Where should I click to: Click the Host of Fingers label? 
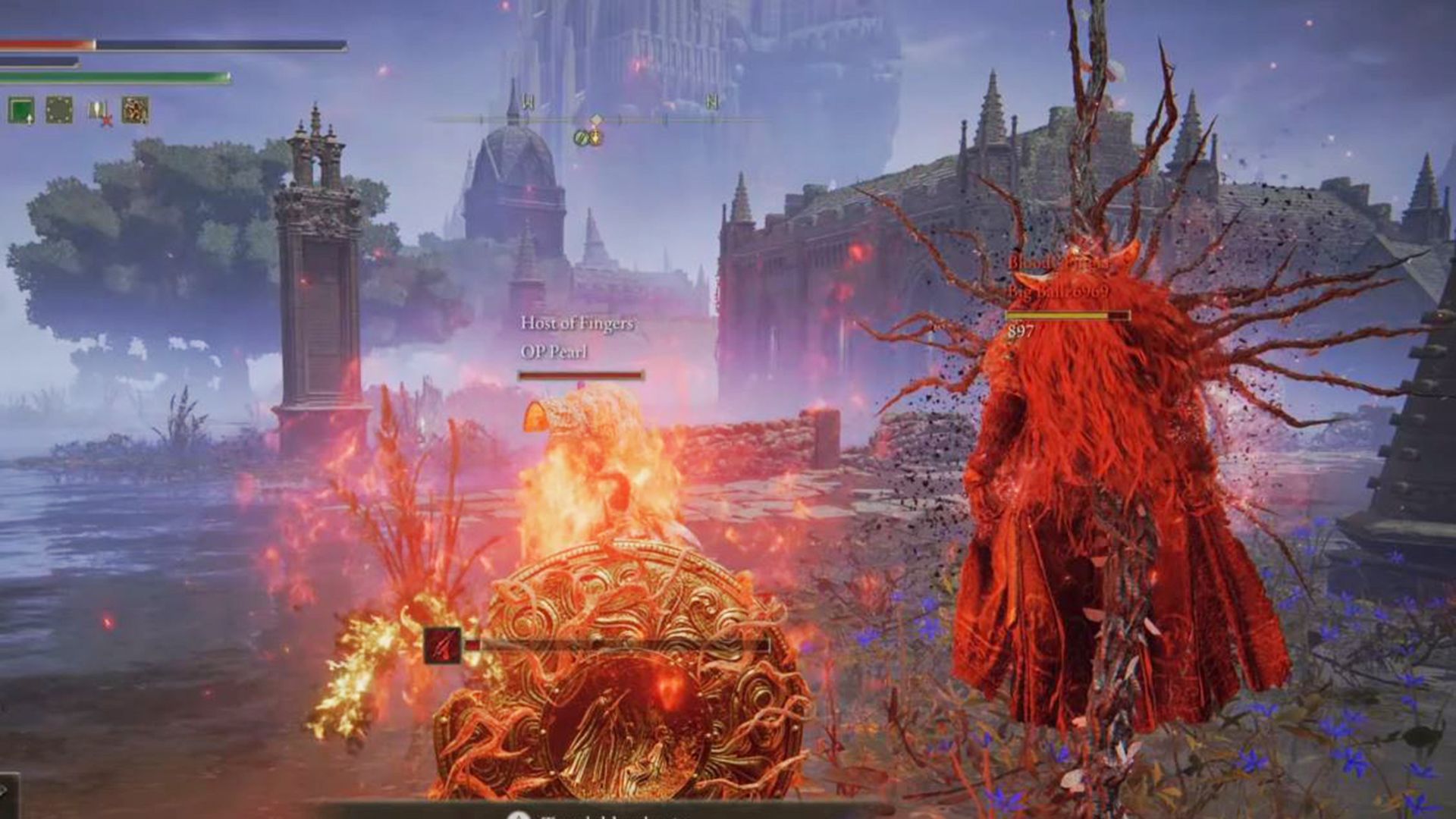click(579, 322)
